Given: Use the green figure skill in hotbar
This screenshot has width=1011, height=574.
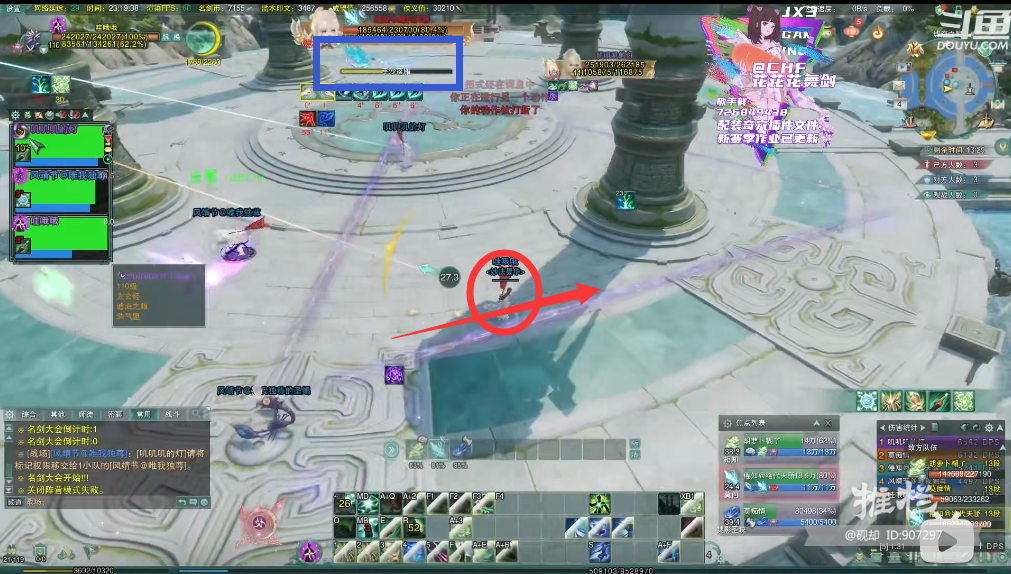Looking at the screenshot, I should tap(599, 503).
